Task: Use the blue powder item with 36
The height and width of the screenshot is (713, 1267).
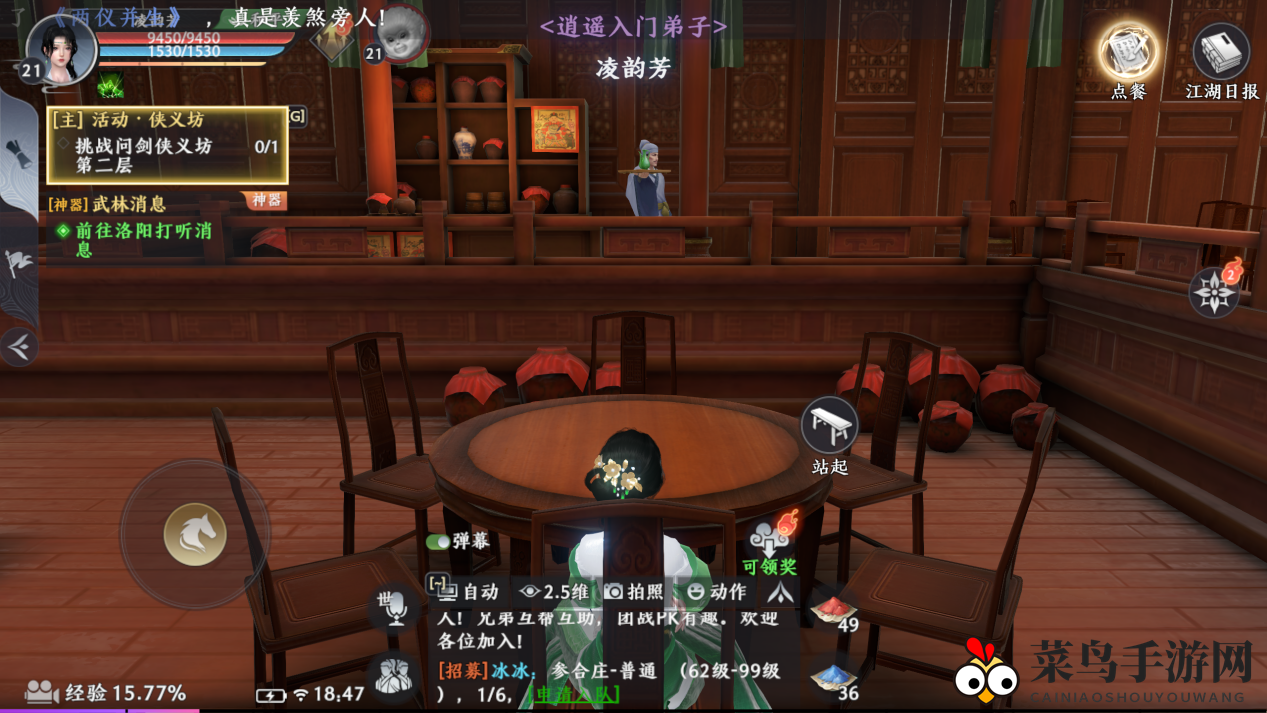Action: pos(834,676)
